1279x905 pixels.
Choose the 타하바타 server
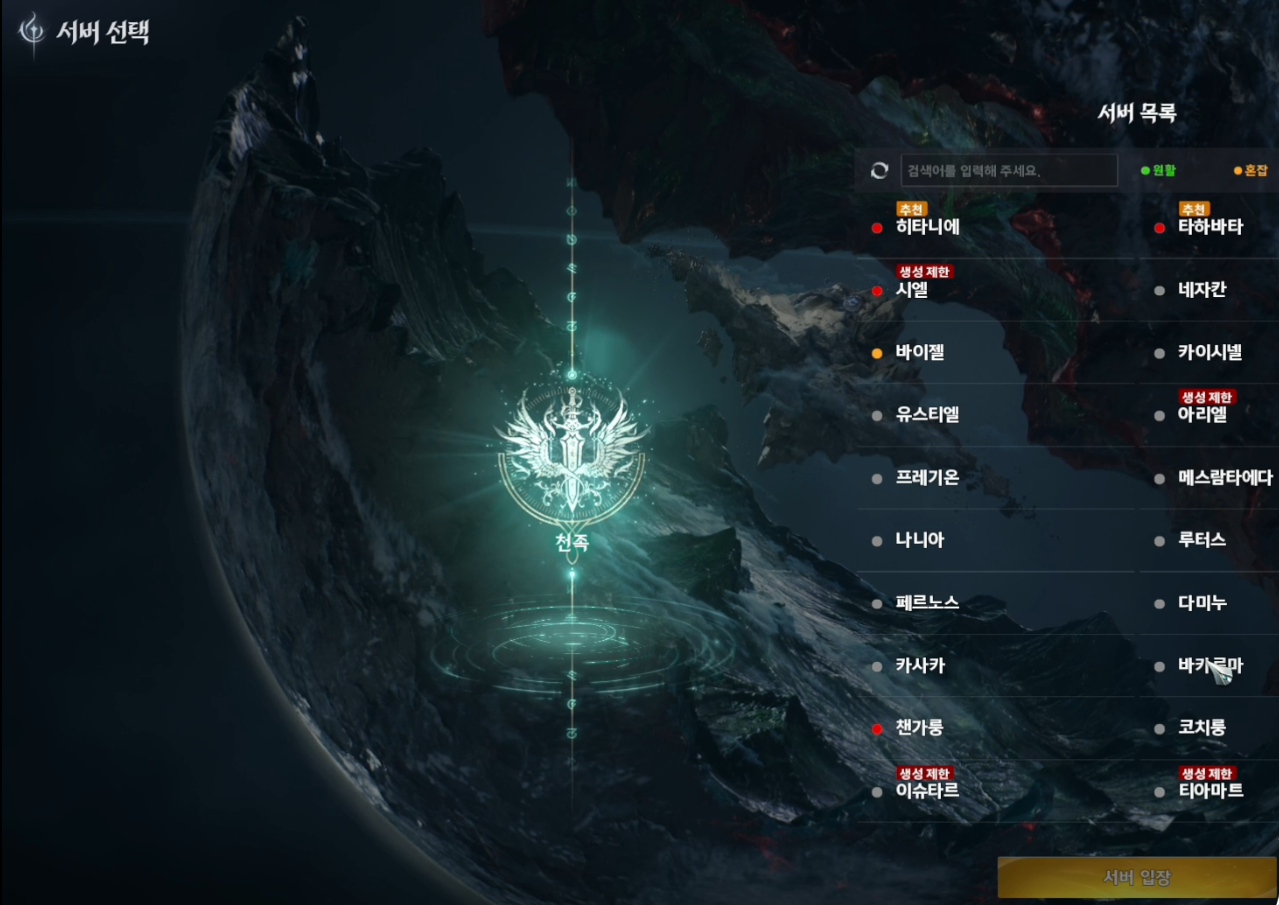1210,227
